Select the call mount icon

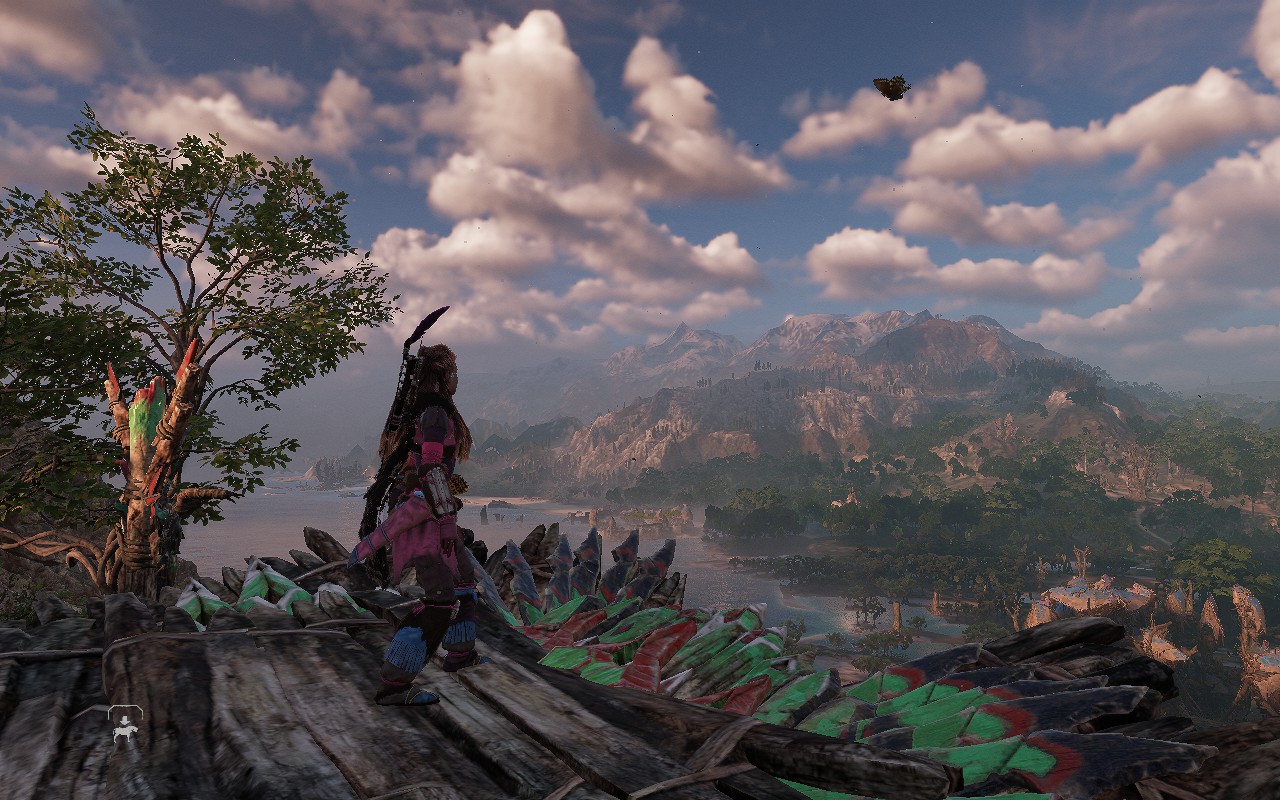tap(125, 726)
